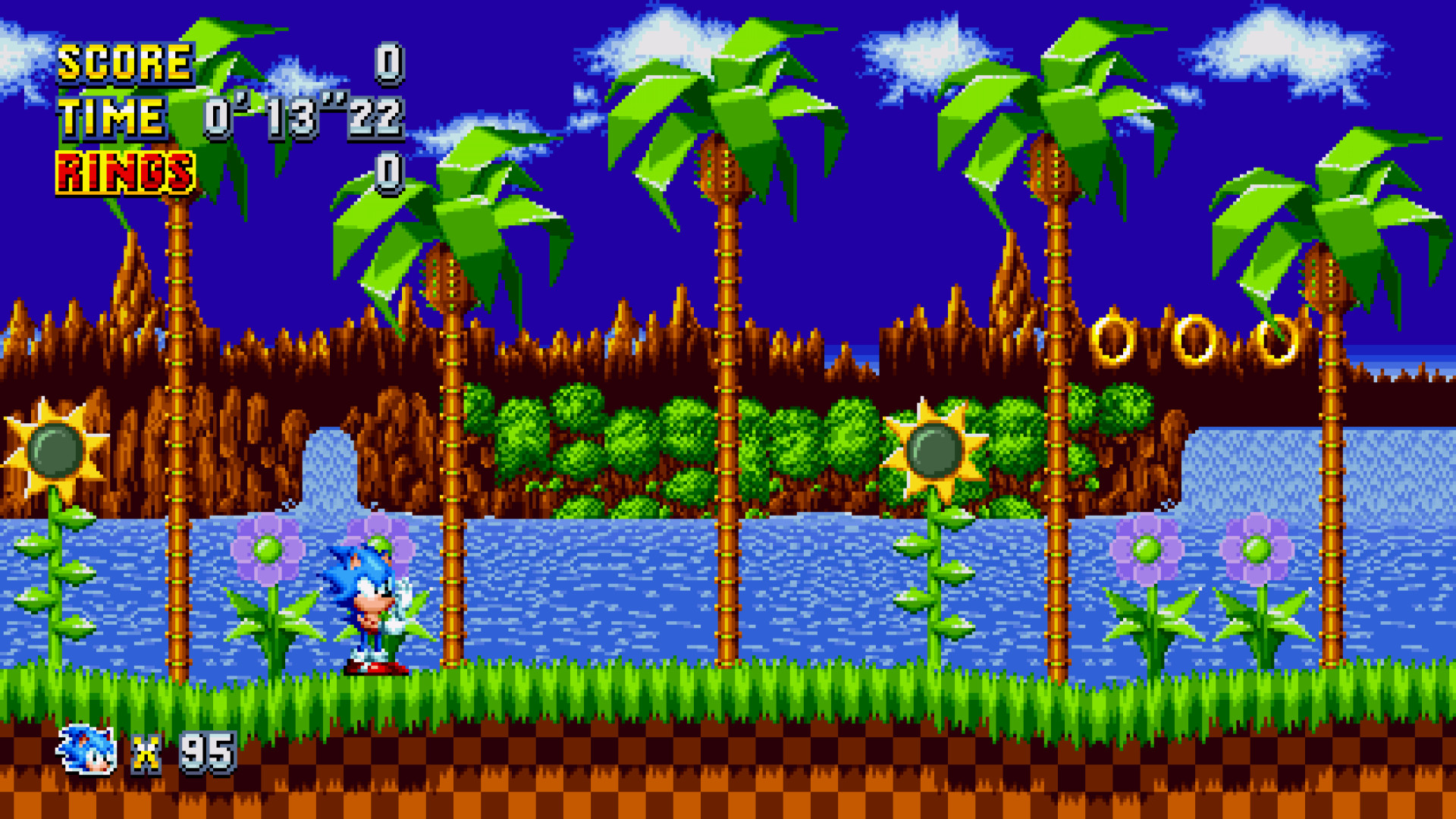Toggle the RINGS counter display
The width and height of the screenshot is (1456, 819).
pos(124,170)
